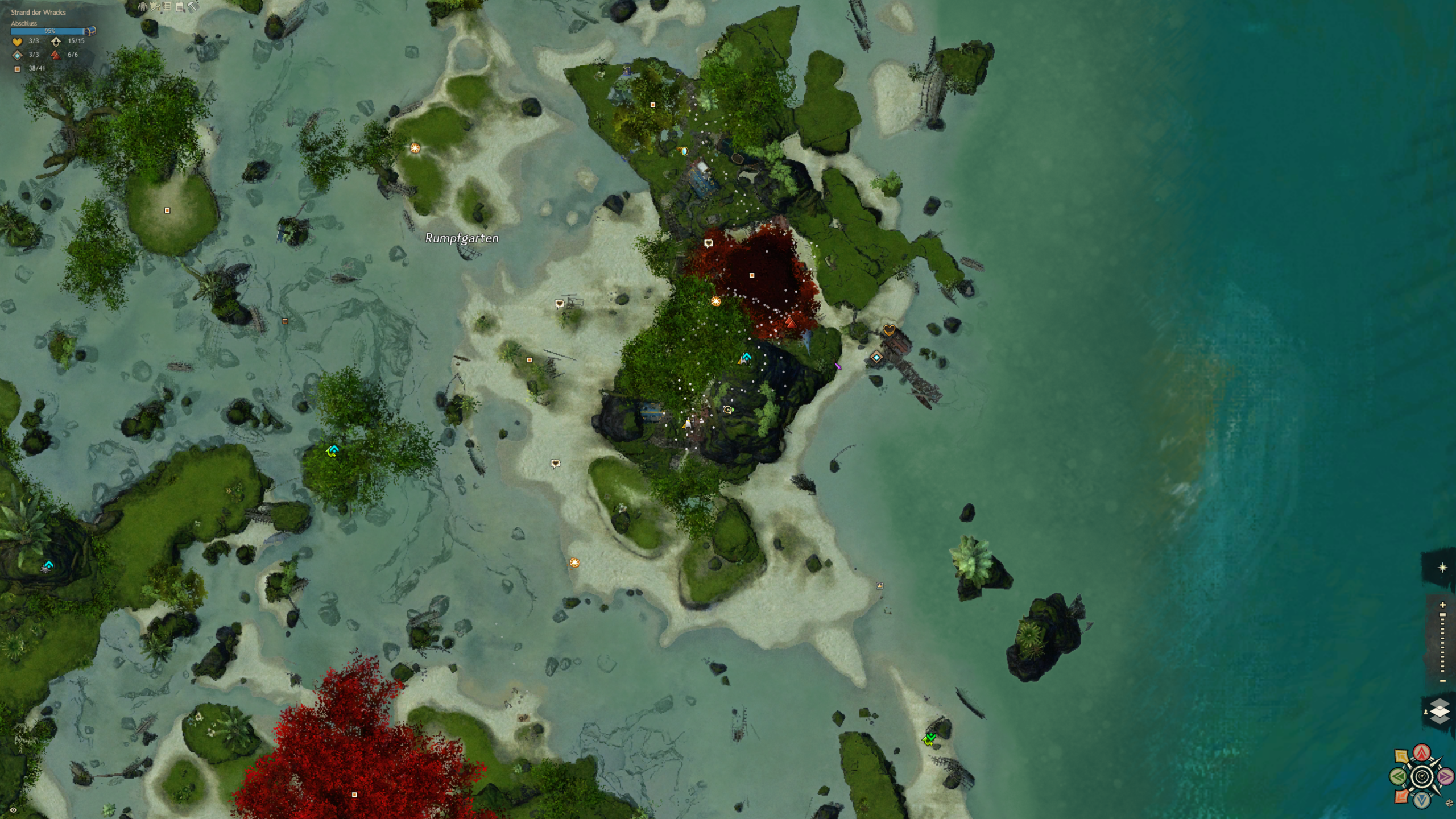Viewport: 1456px width, 819px height.
Task: Zoom in the map with plus button
Action: pyautogui.click(x=1442, y=605)
